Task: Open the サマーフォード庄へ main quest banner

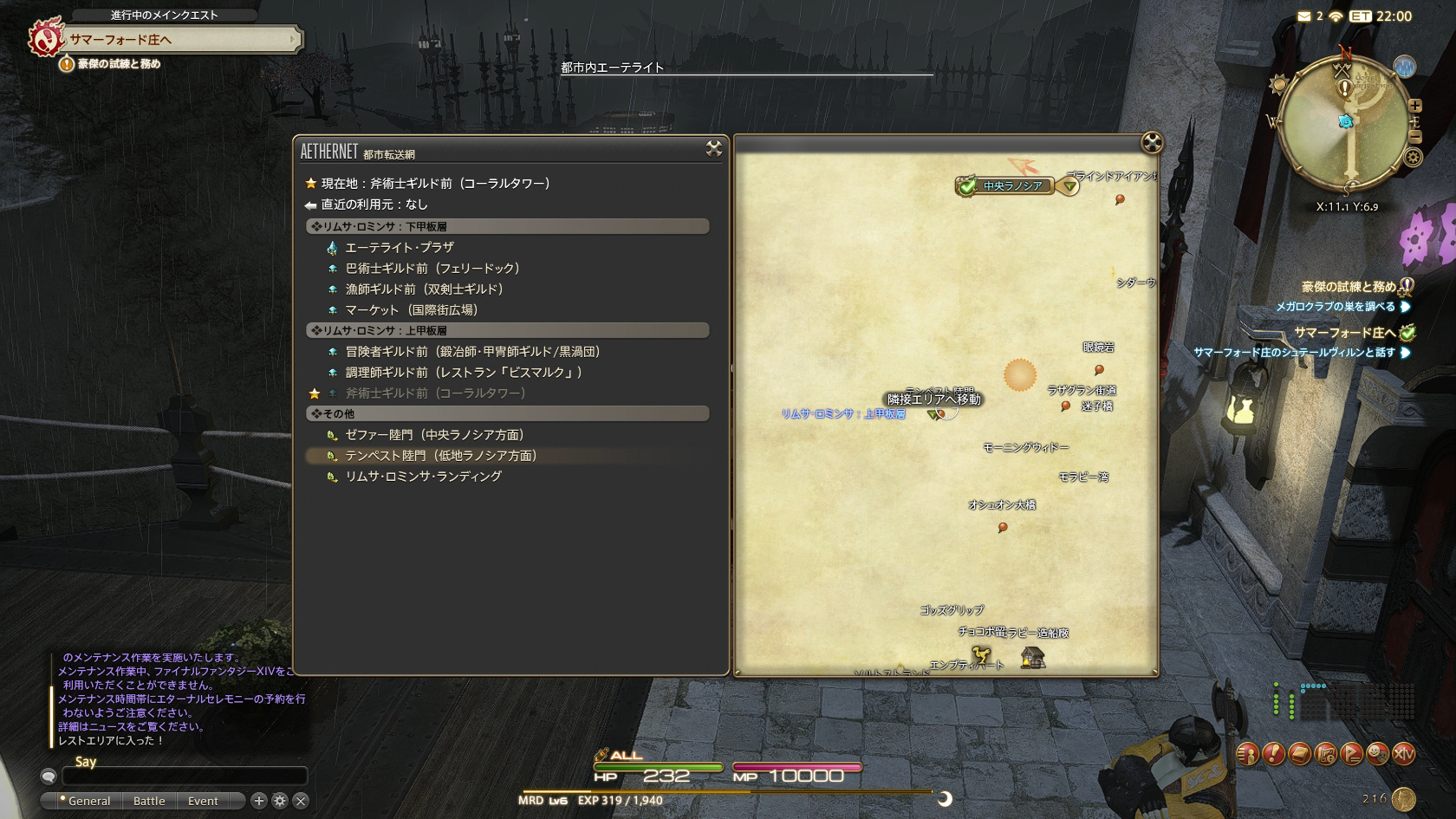Action: point(182,40)
